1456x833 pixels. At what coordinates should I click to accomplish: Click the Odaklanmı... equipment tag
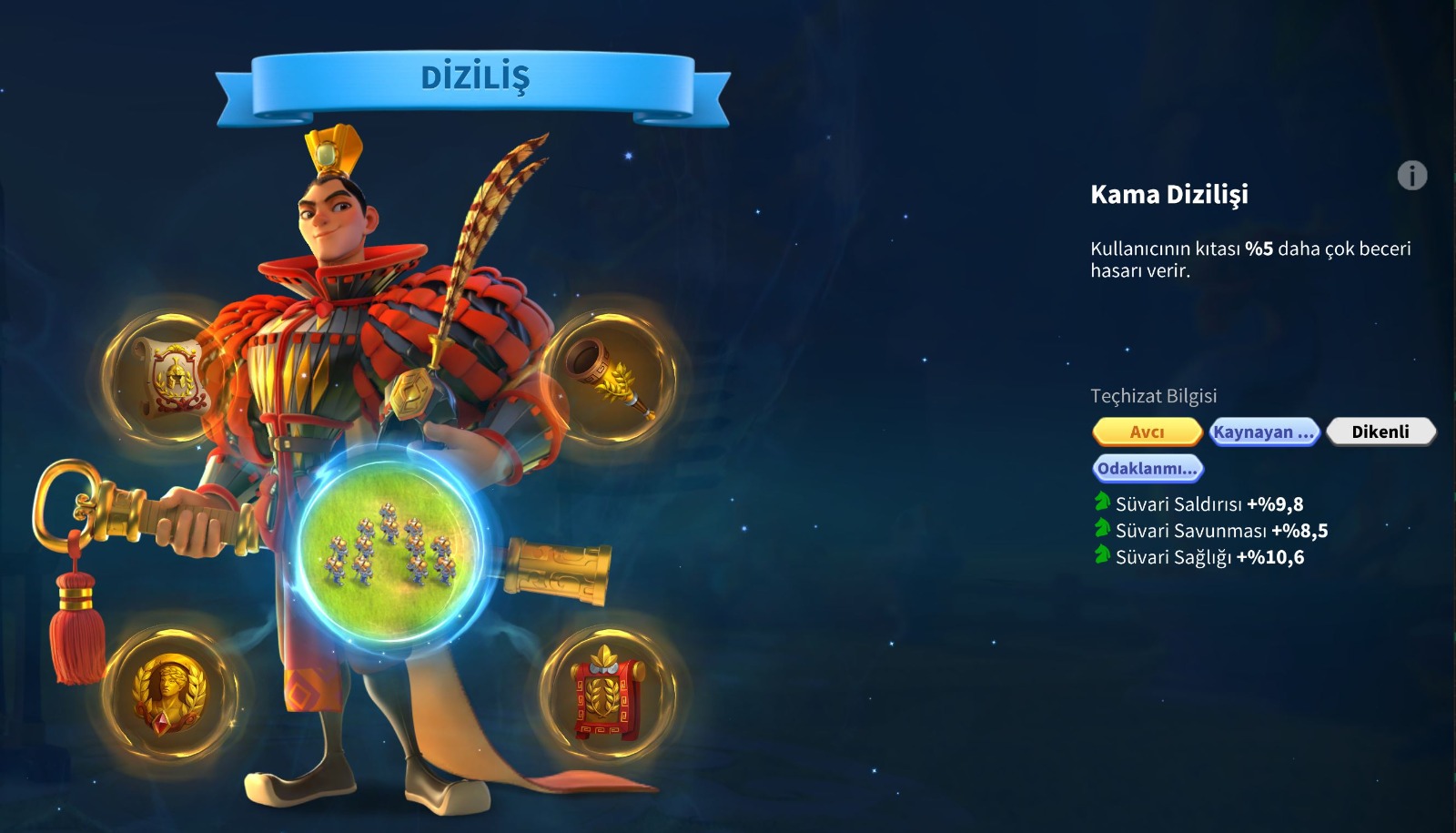tap(1148, 468)
